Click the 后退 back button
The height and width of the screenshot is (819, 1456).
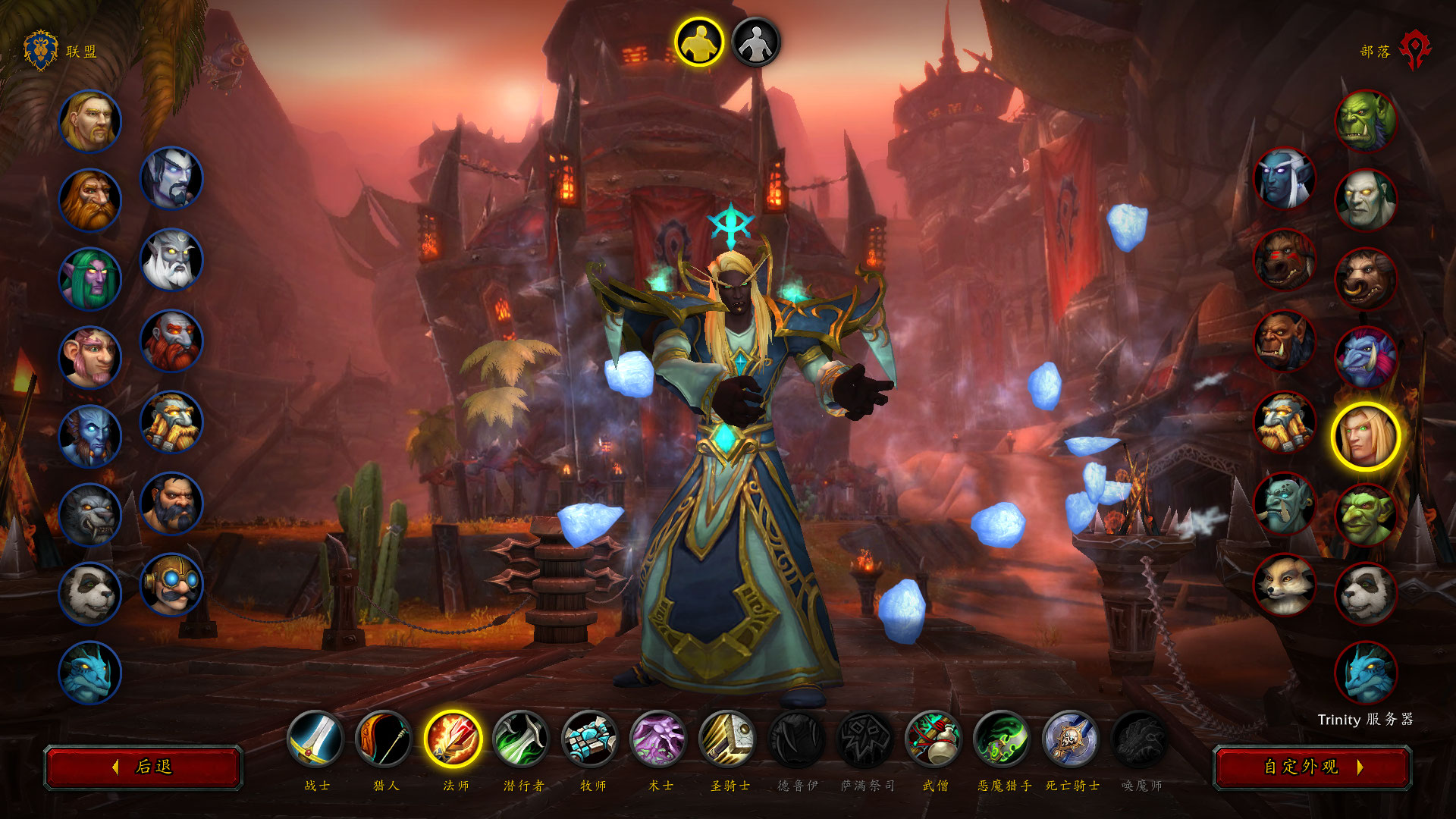(x=143, y=767)
